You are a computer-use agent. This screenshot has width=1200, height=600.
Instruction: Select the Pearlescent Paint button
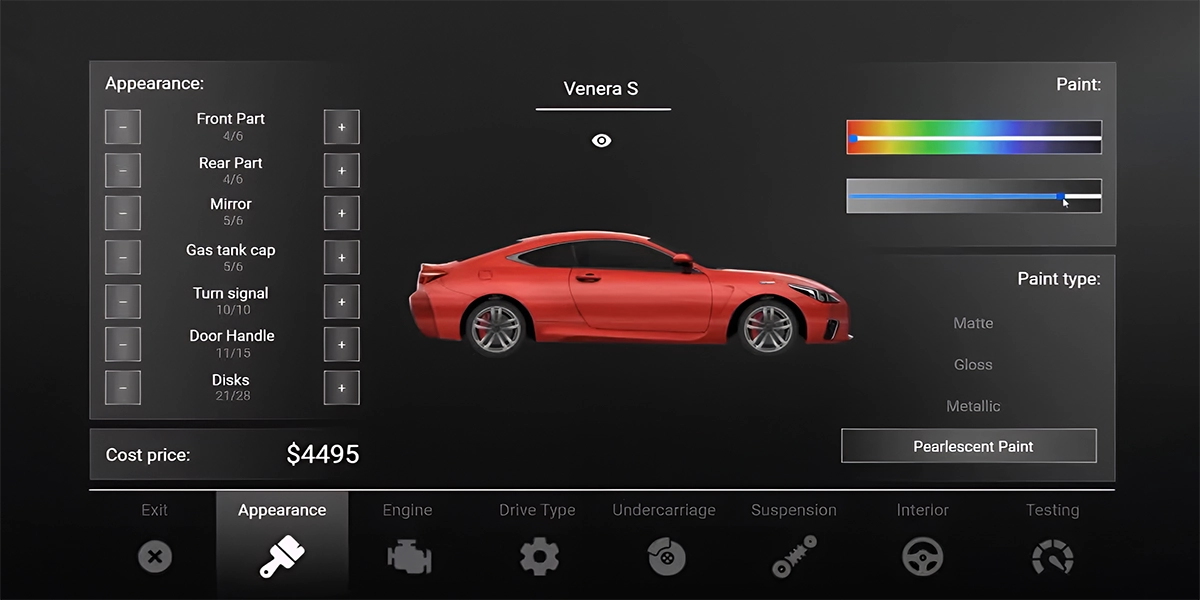point(969,446)
